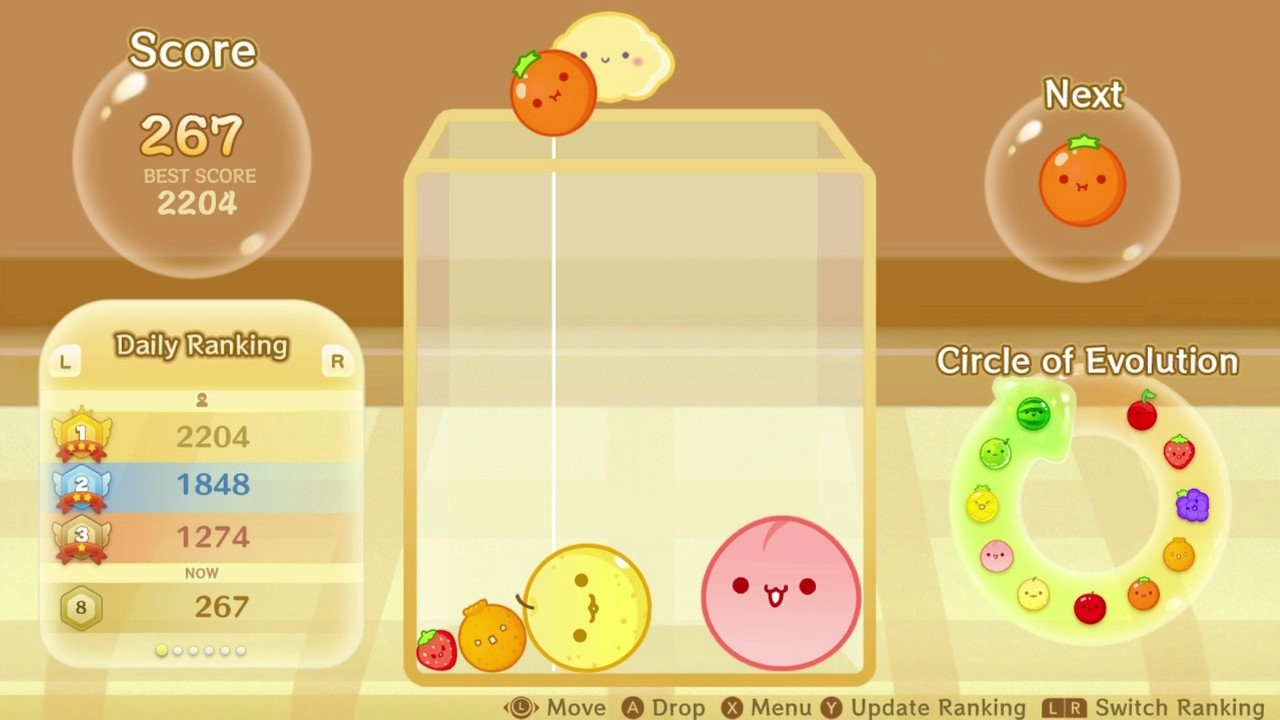Click the Daily Ranking header
Image resolution: width=1280 pixels, height=720 pixels.
(x=202, y=345)
